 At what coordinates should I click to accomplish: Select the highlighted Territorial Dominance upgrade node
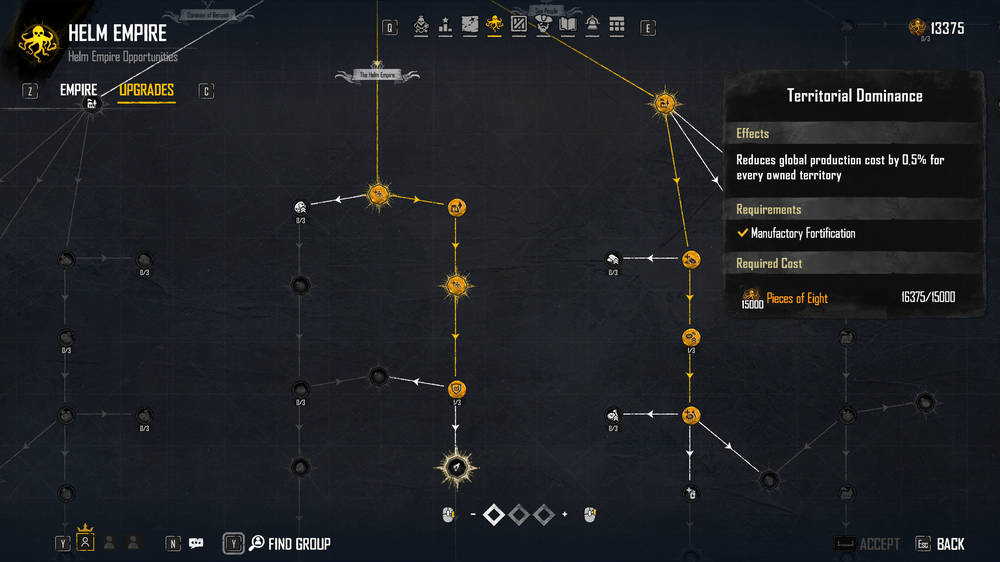(x=455, y=465)
